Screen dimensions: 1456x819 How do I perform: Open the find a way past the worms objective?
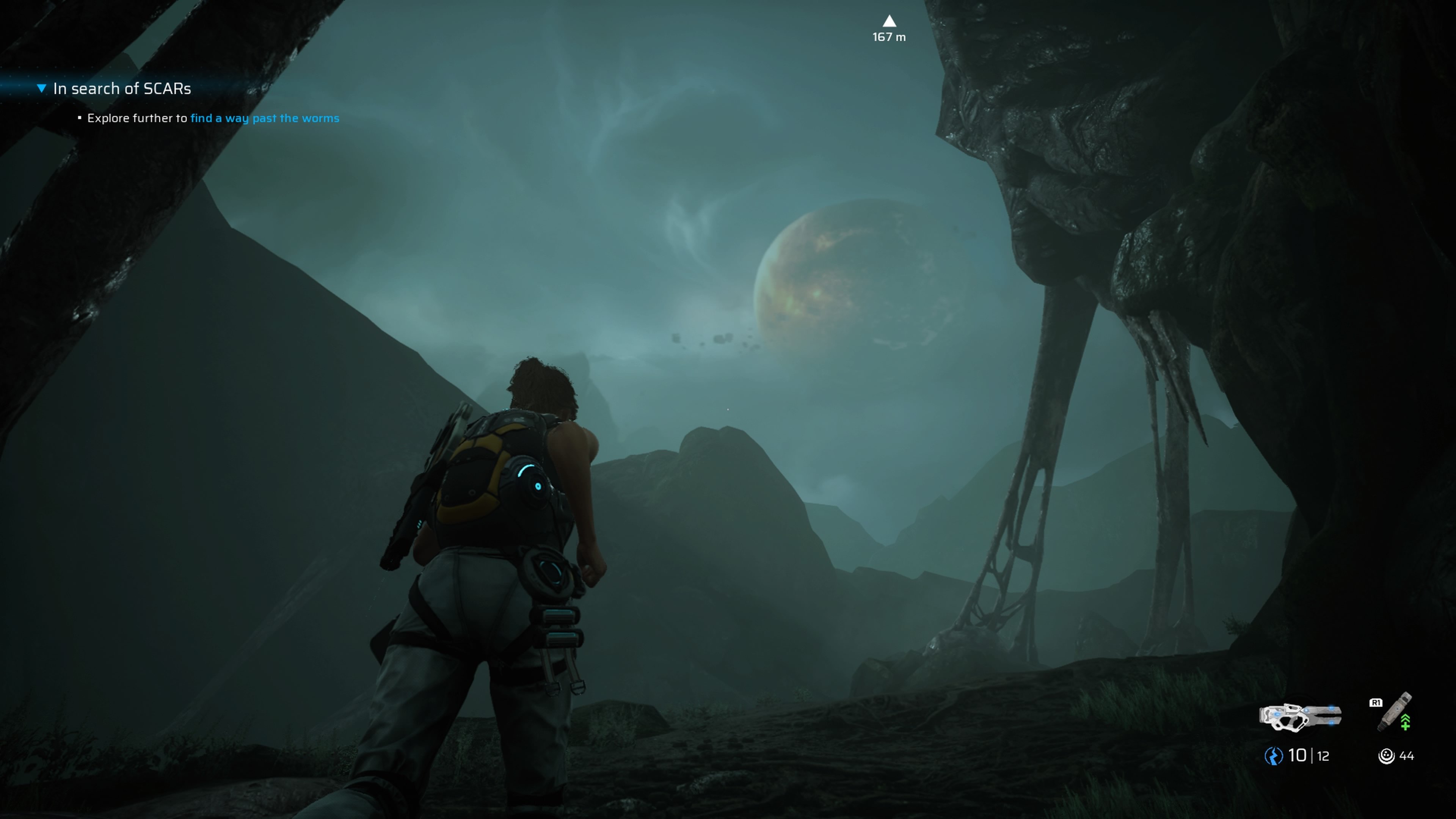pos(265,118)
